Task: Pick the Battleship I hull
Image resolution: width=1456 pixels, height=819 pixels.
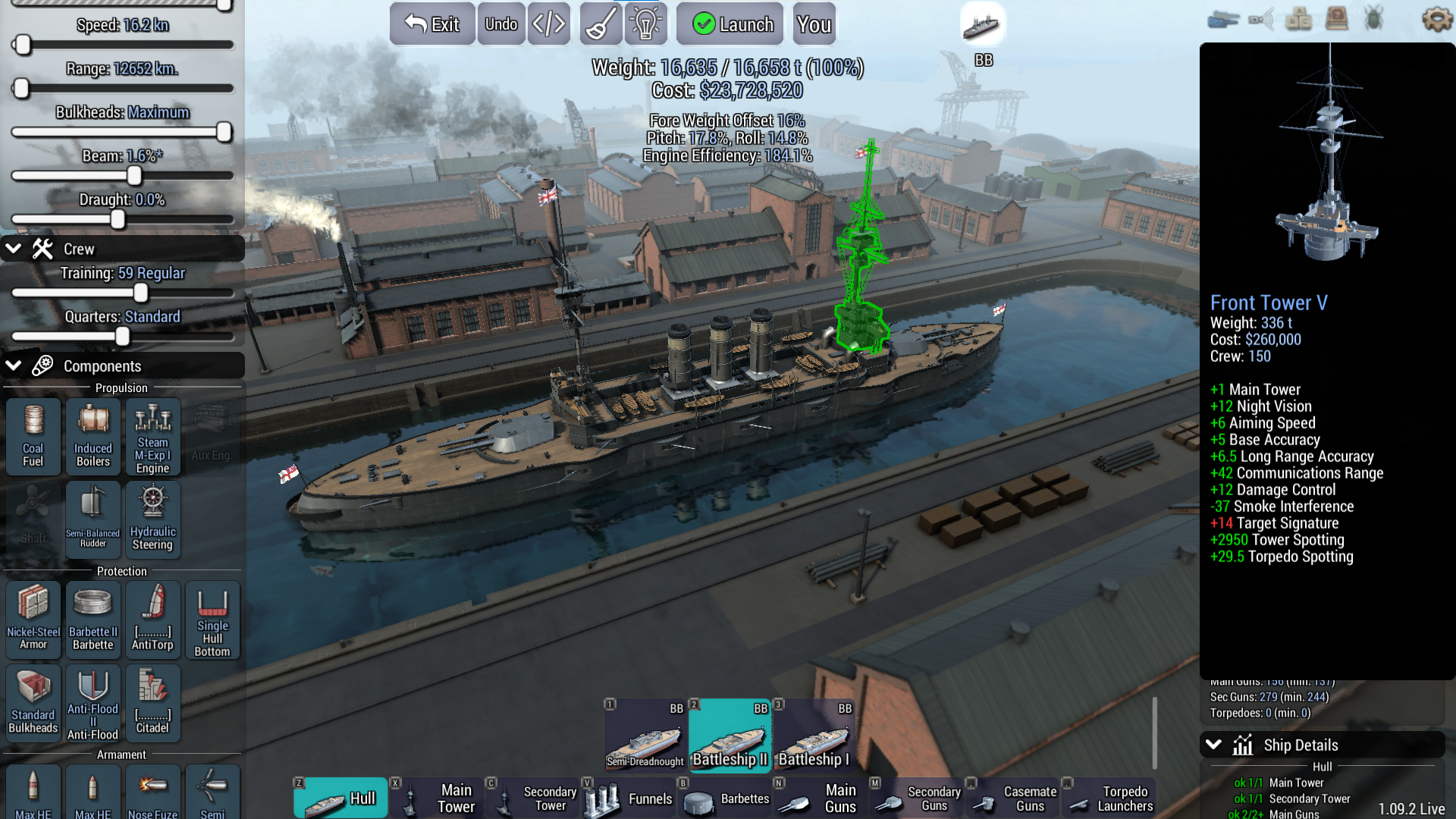Action: click(x=814, y=734)
